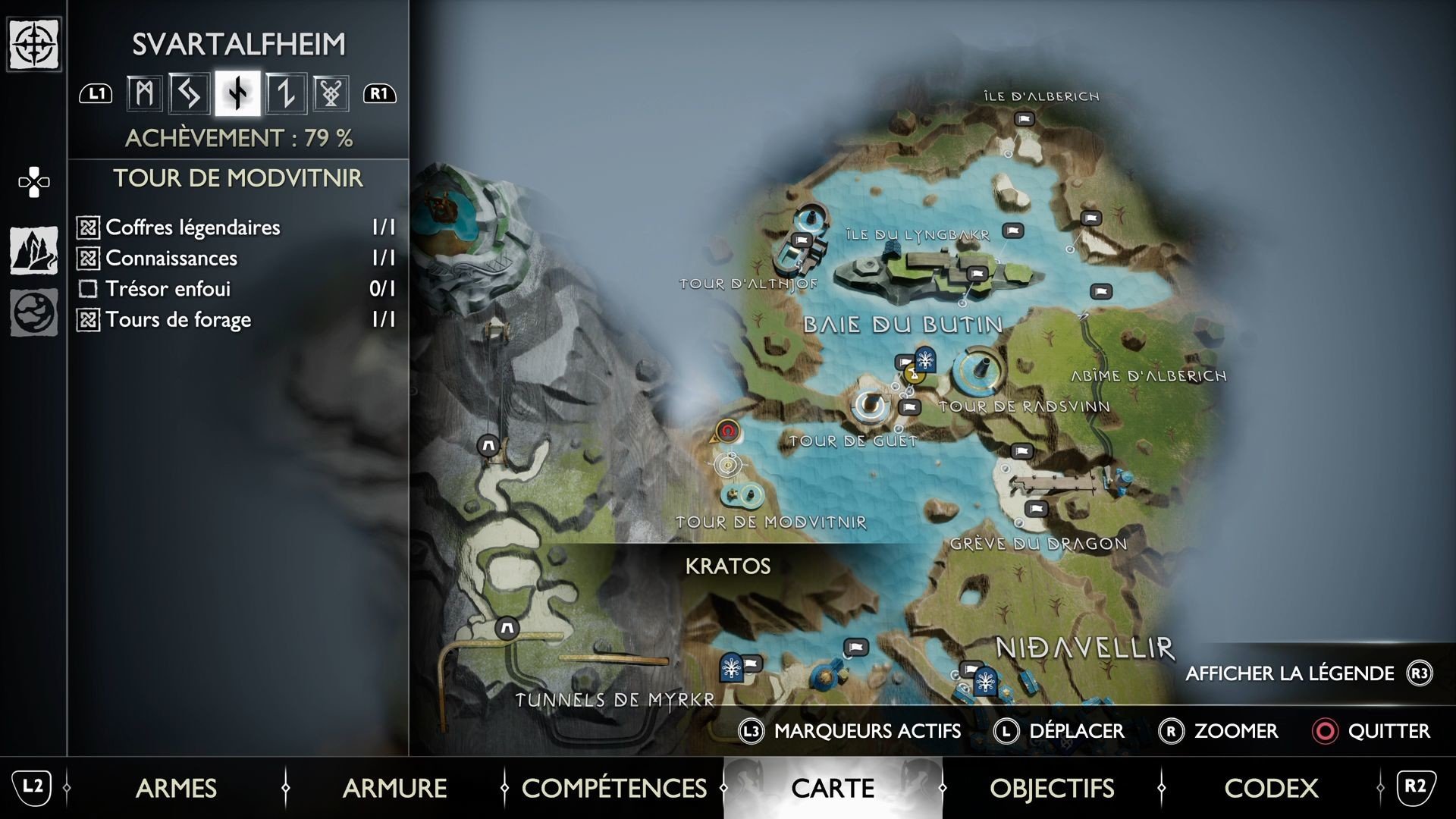Open the swirling globe realm icon

34,312
